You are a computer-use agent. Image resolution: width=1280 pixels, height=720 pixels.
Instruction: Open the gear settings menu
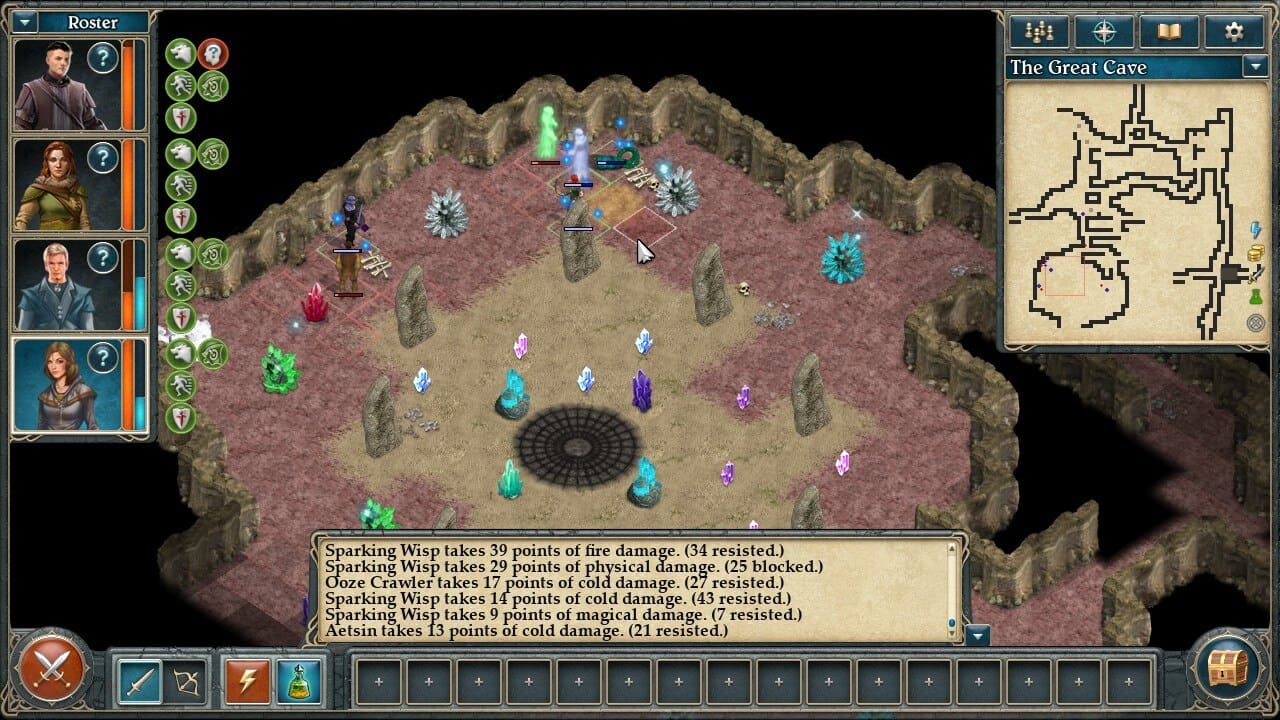(x=1234, y=32)
